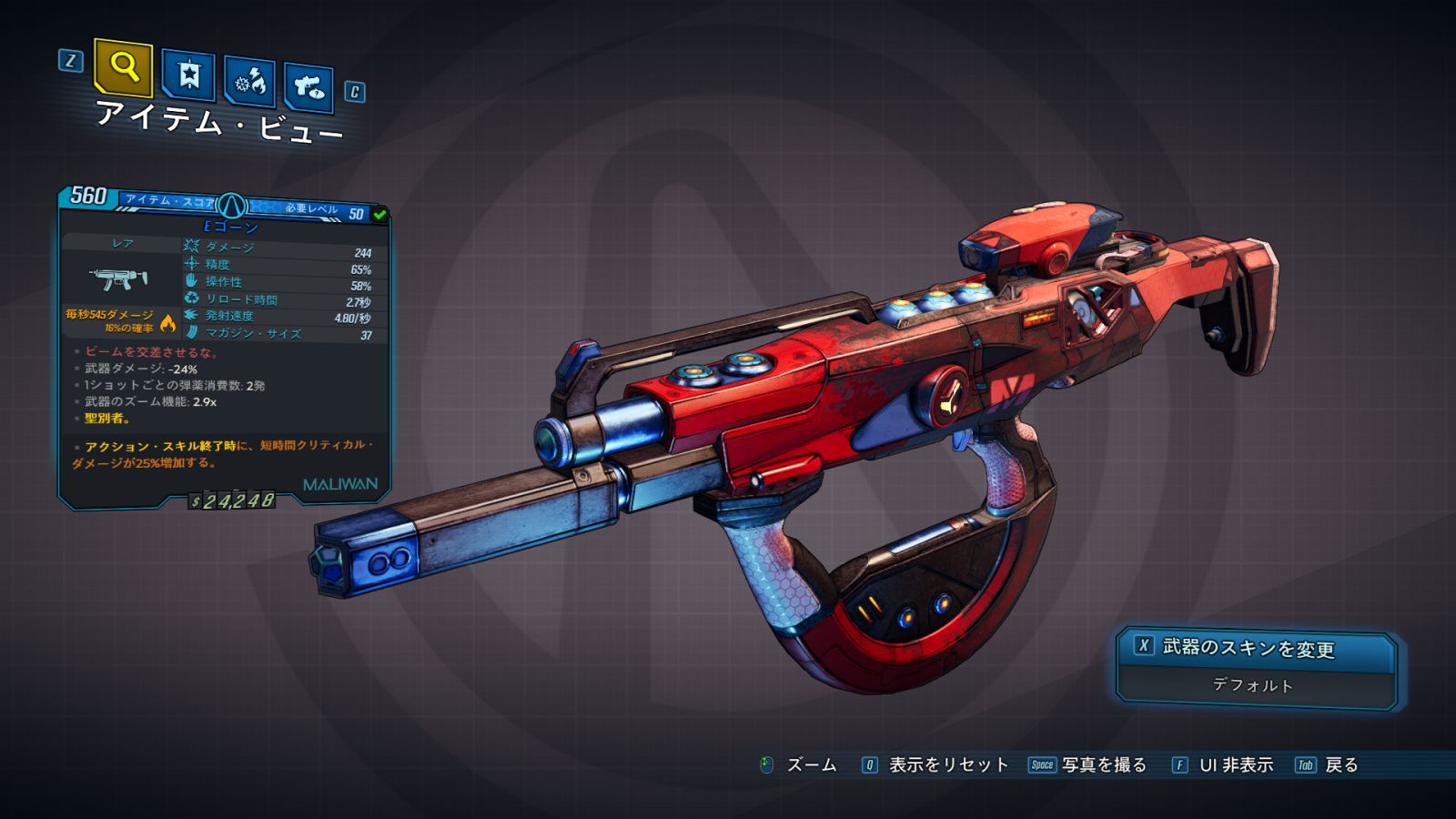The height and width of the screenshot is (819, 1456).
Task: Select the magnifying glass Item View tab
Action: coord(123,66)
